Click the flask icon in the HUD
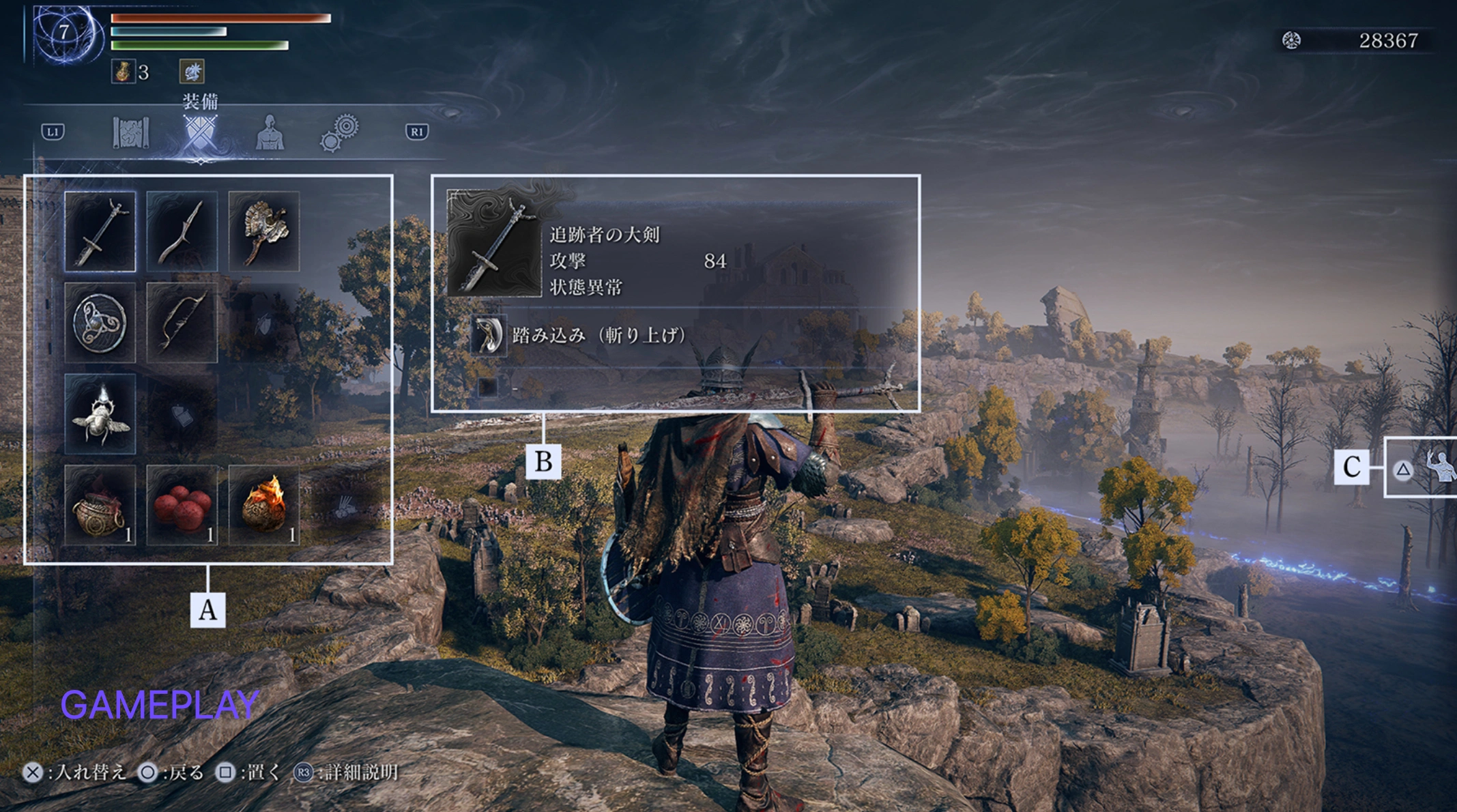Image resolution: width=1457 pixels, height=812 pixels. coord(123,72)
